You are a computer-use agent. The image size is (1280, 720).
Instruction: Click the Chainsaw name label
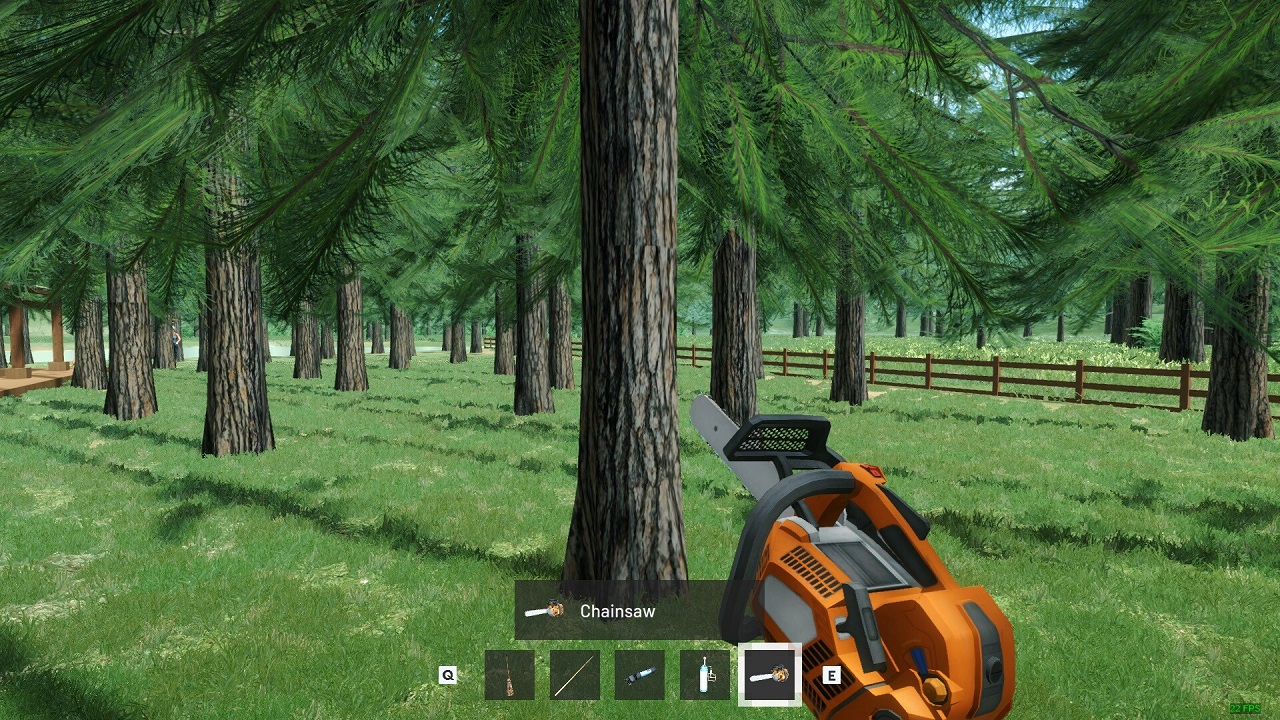pyautogui.click(x=617, y=612)
